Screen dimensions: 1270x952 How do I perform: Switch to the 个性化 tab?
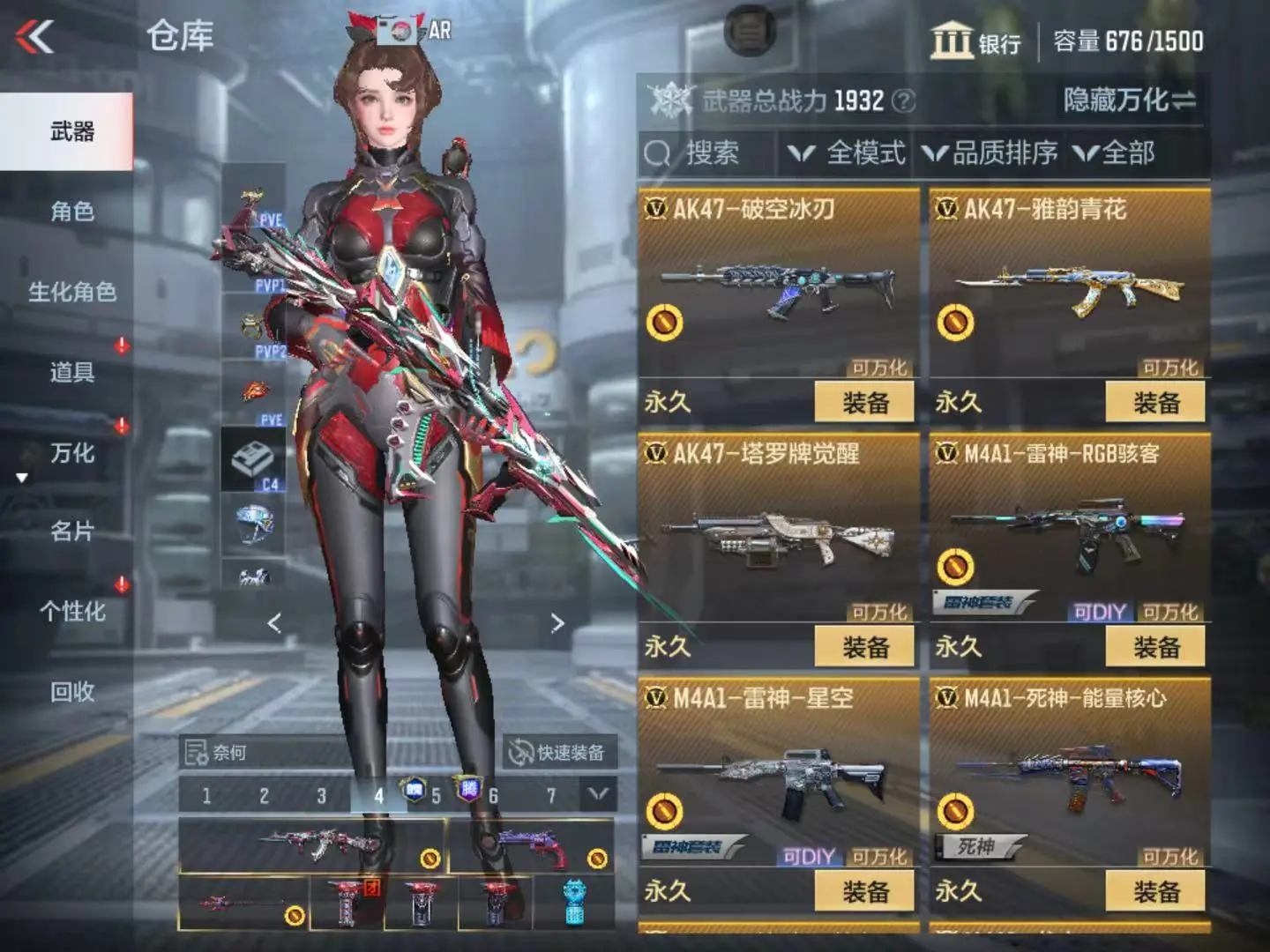(72, 612)
